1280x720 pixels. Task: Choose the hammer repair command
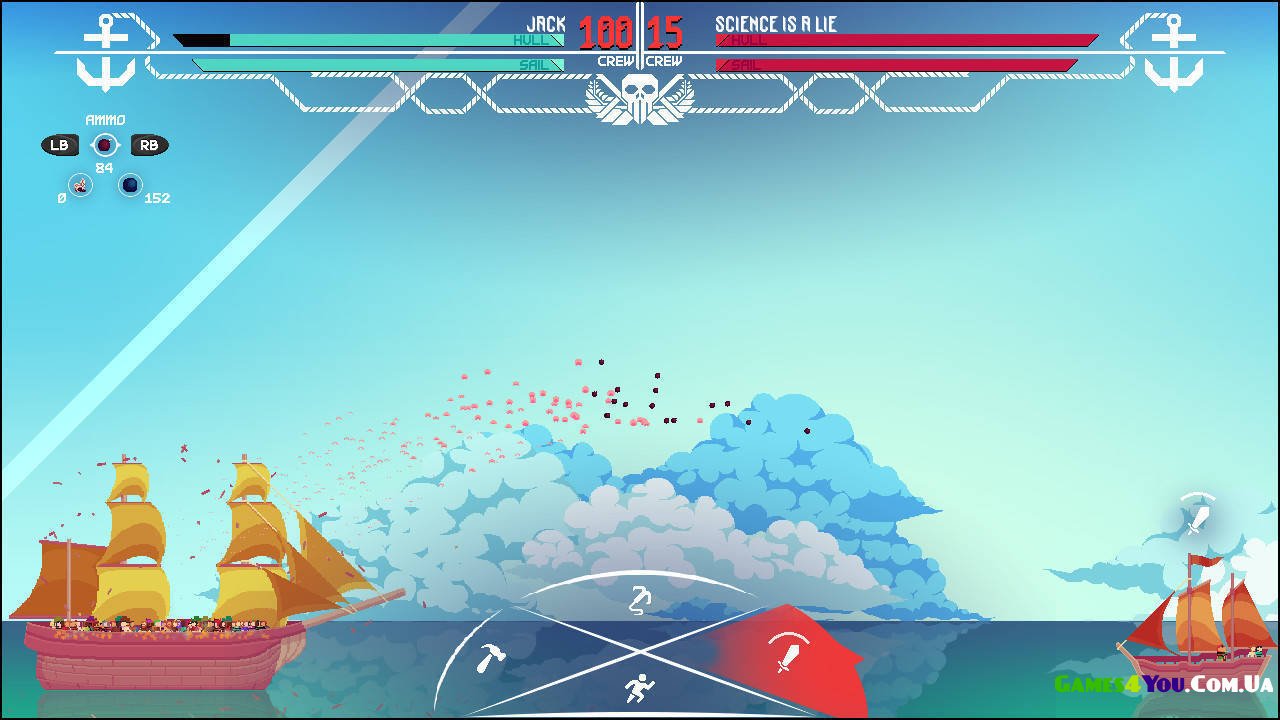[490, 657]
